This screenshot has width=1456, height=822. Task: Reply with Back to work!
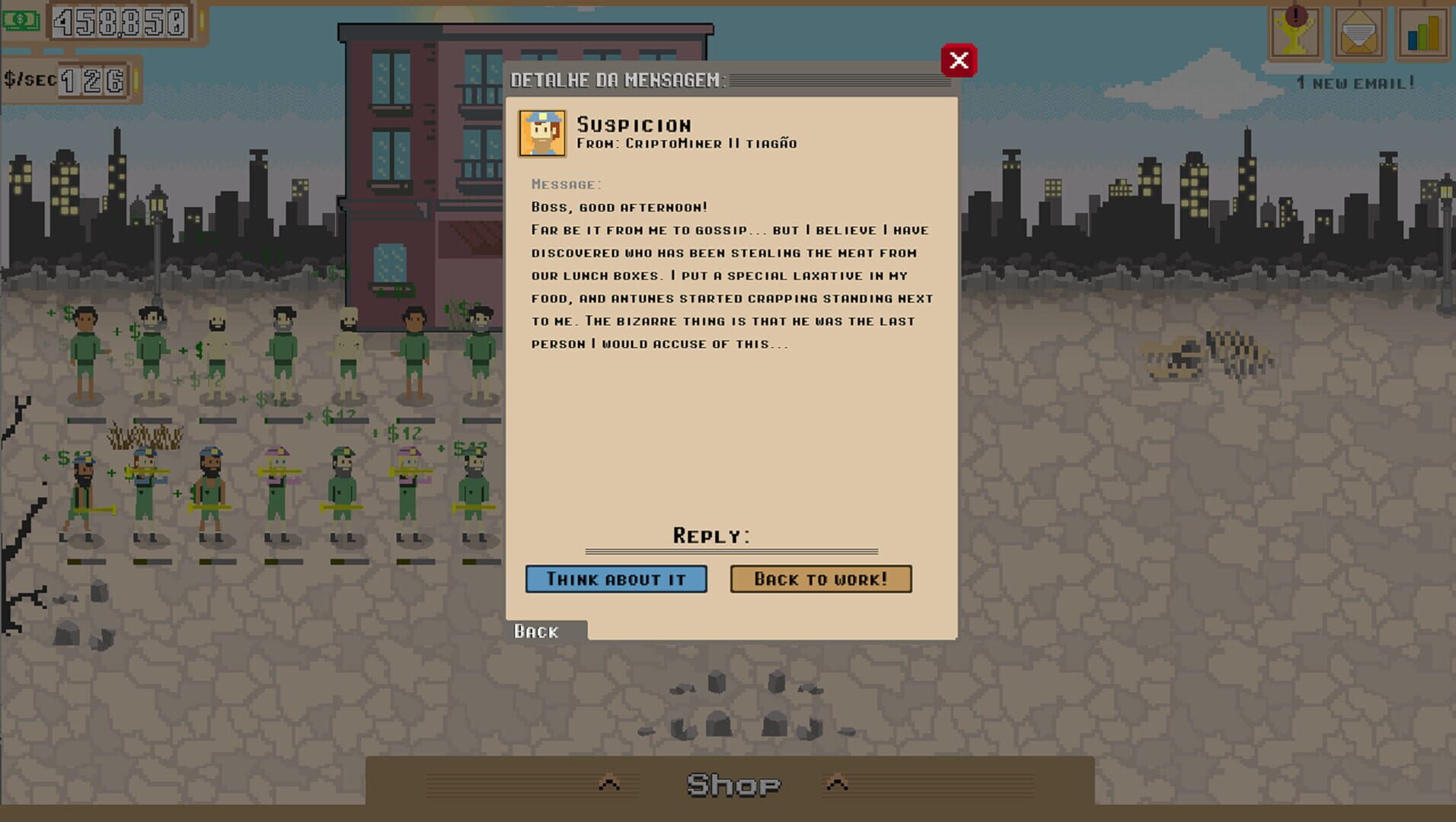(x=821, y=578)
